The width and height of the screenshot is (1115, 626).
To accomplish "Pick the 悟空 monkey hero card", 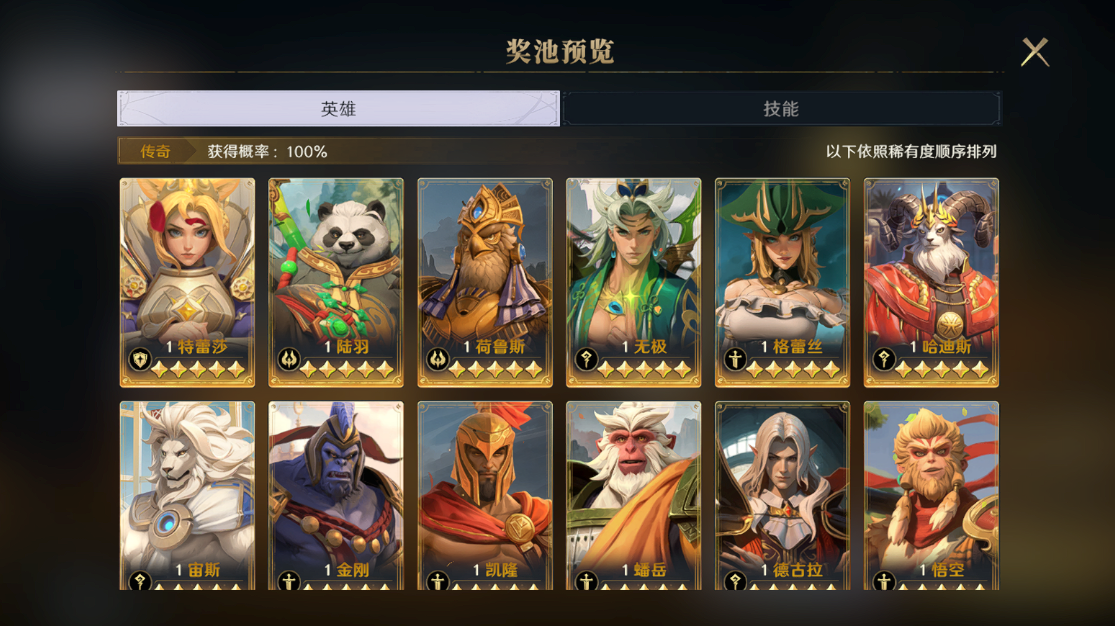I will (931, 495).
